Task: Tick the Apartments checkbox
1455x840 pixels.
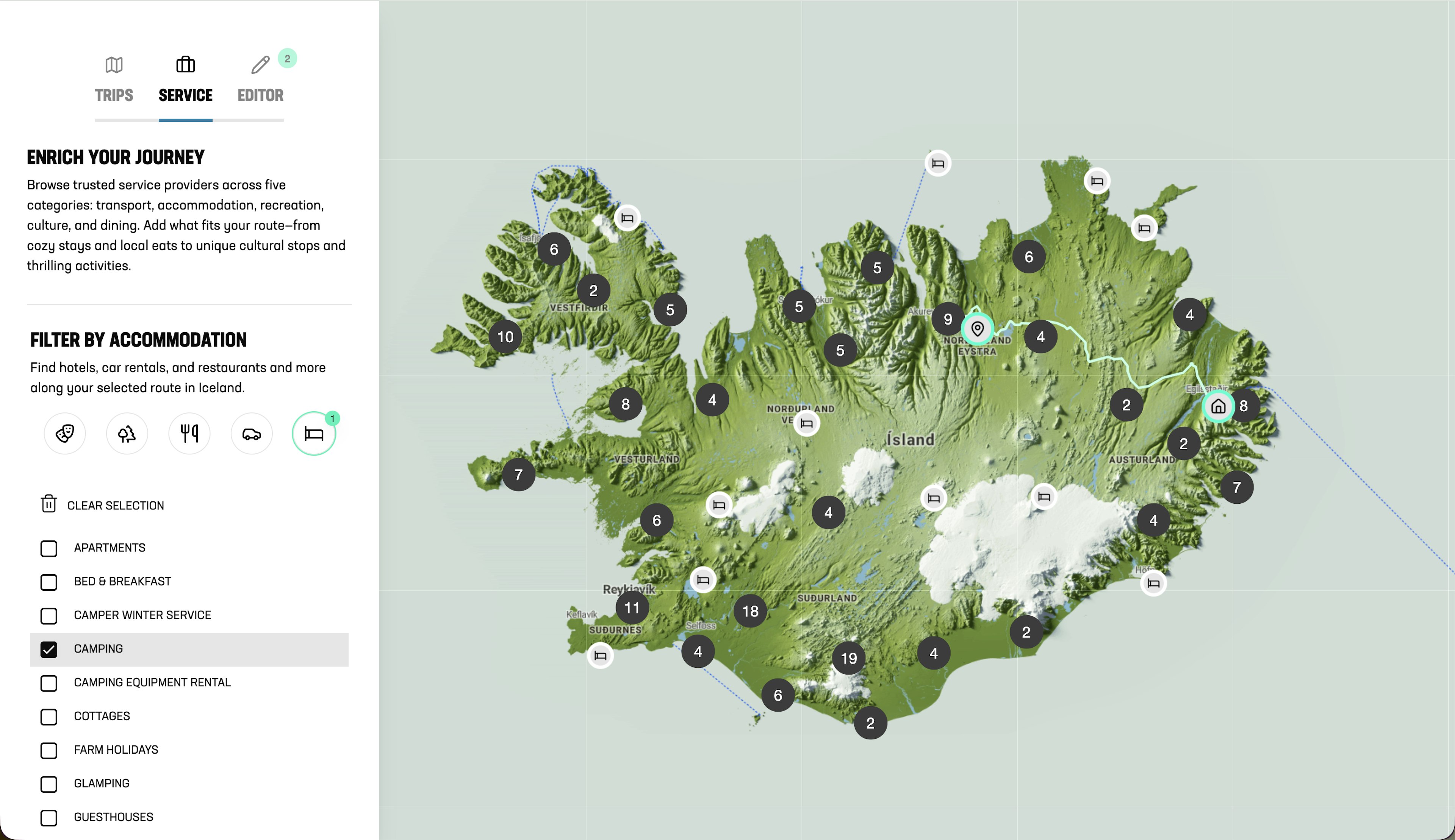Action: [49, 548]
